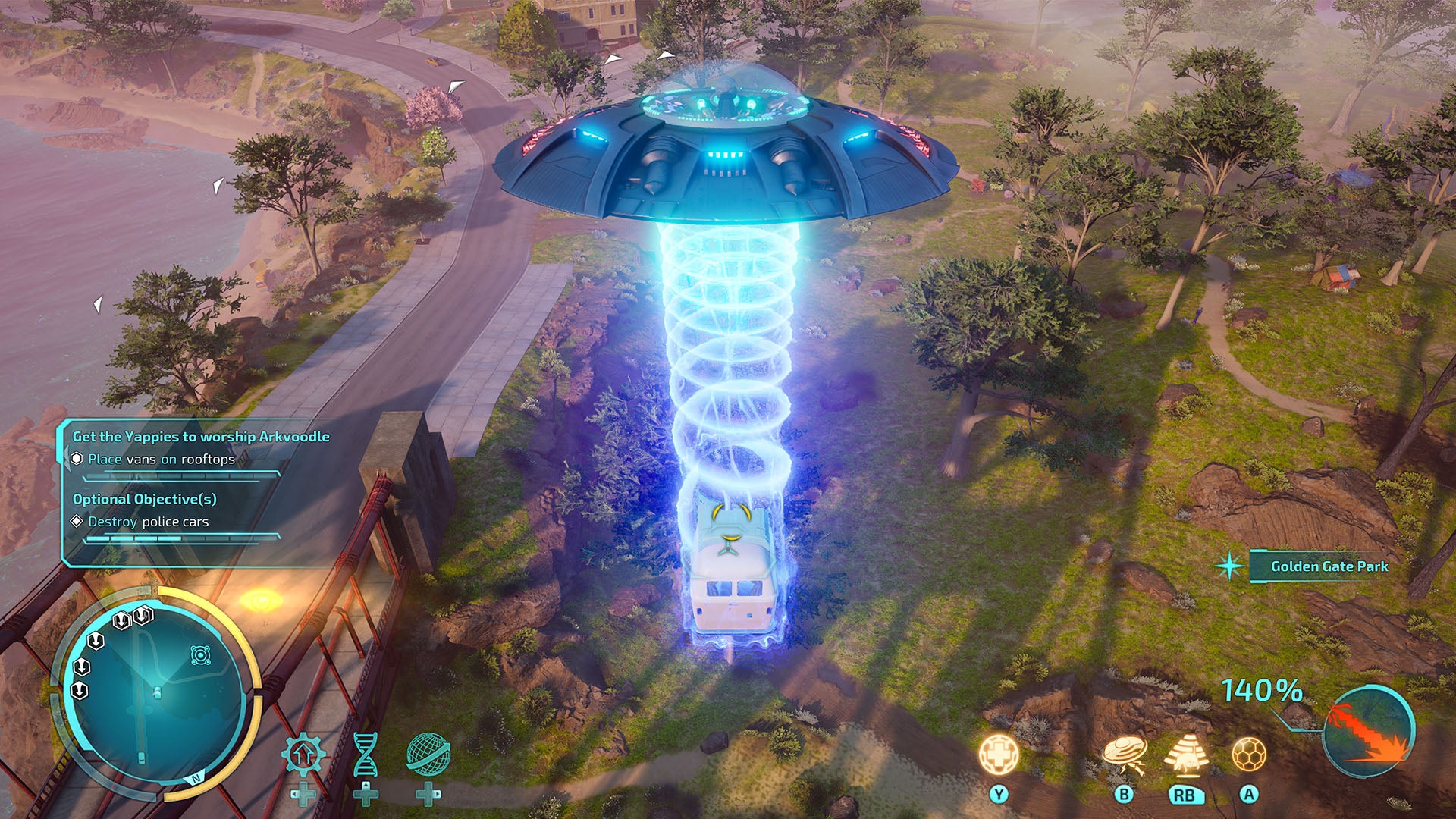Open the gear upgrade icon
The image size is (1456, 819).
pos(303,755)
